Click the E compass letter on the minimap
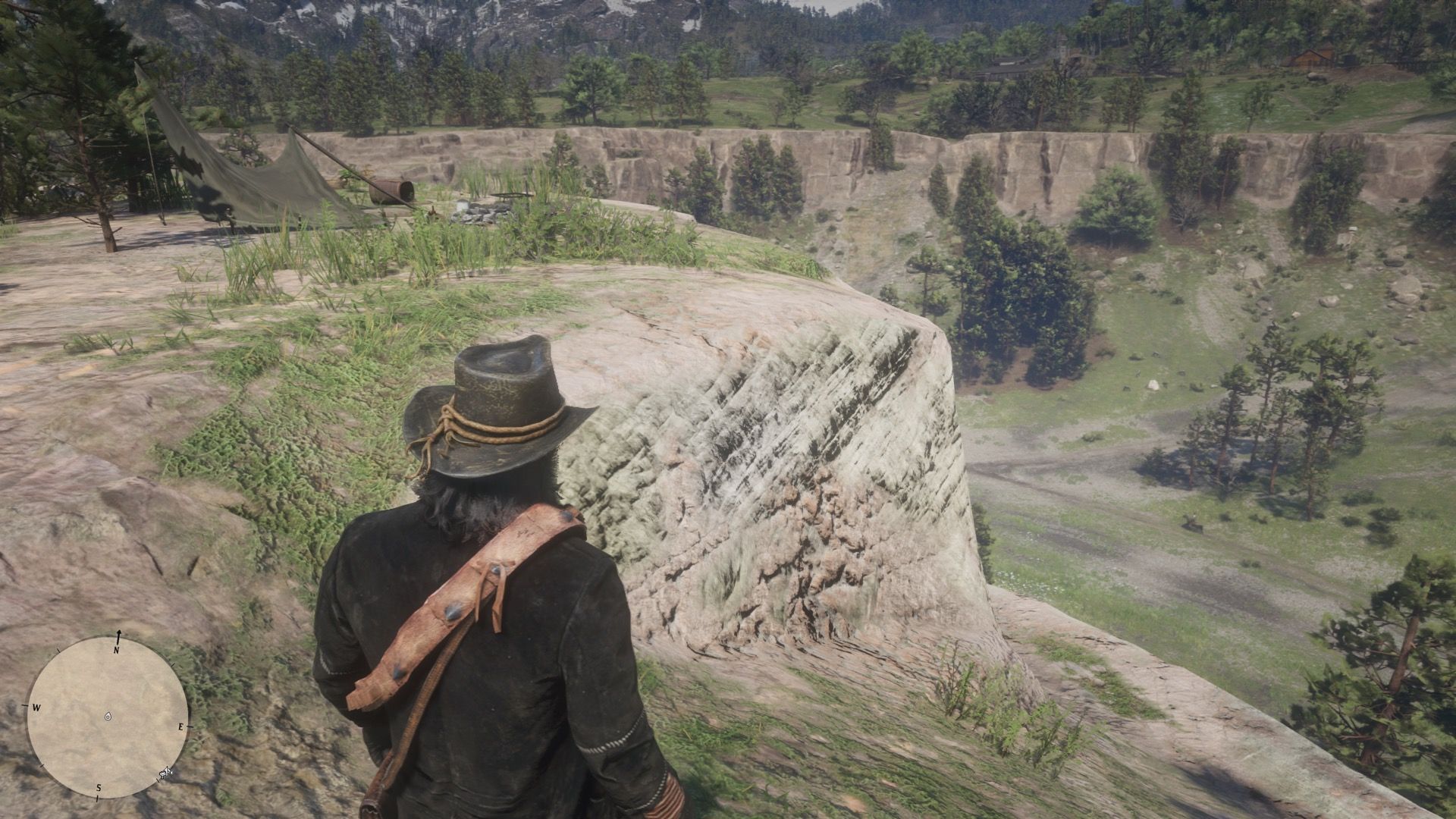This screenshot has height=819, width=1456. click(181, 727)
